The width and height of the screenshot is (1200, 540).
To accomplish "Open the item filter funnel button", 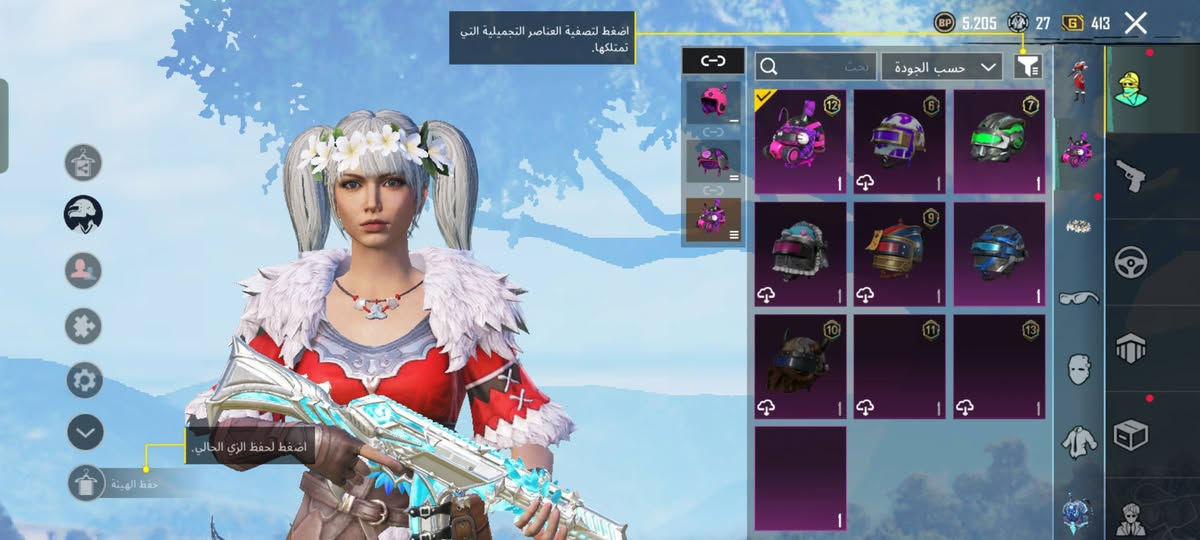I will pos(1028,67).
